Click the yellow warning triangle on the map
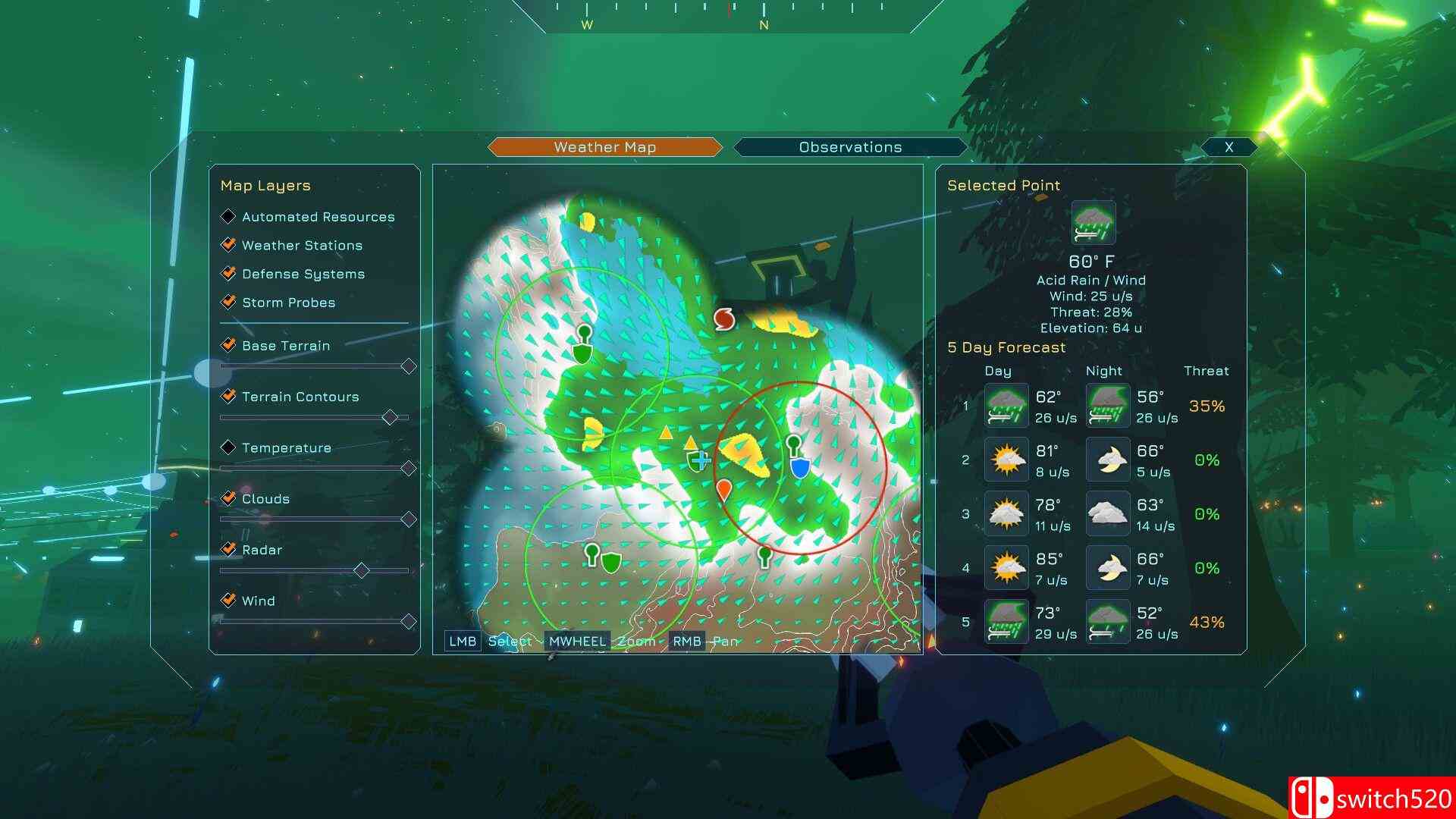 [666, 435]
